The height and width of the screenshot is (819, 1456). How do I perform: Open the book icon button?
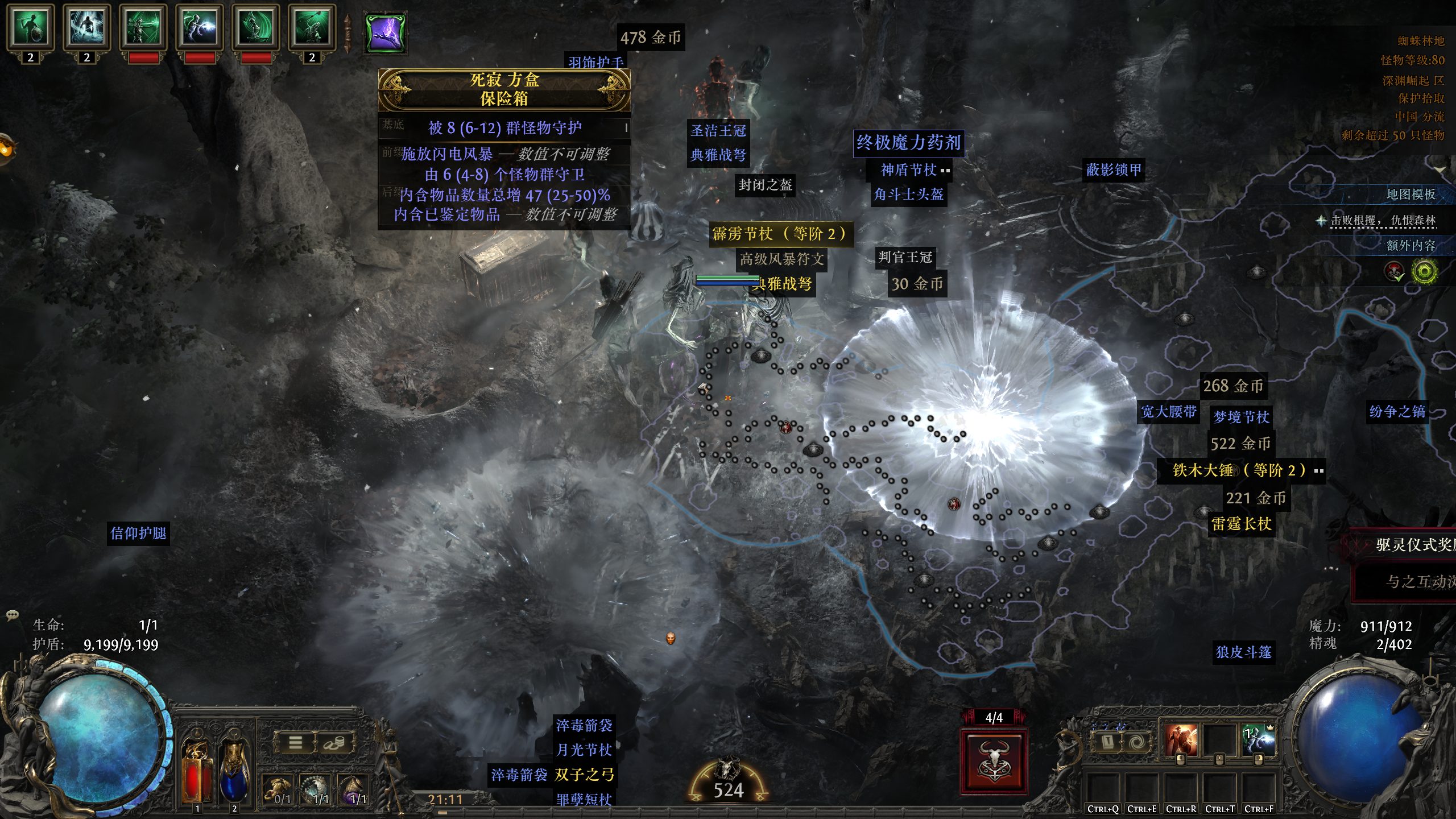pos(1107,742)
